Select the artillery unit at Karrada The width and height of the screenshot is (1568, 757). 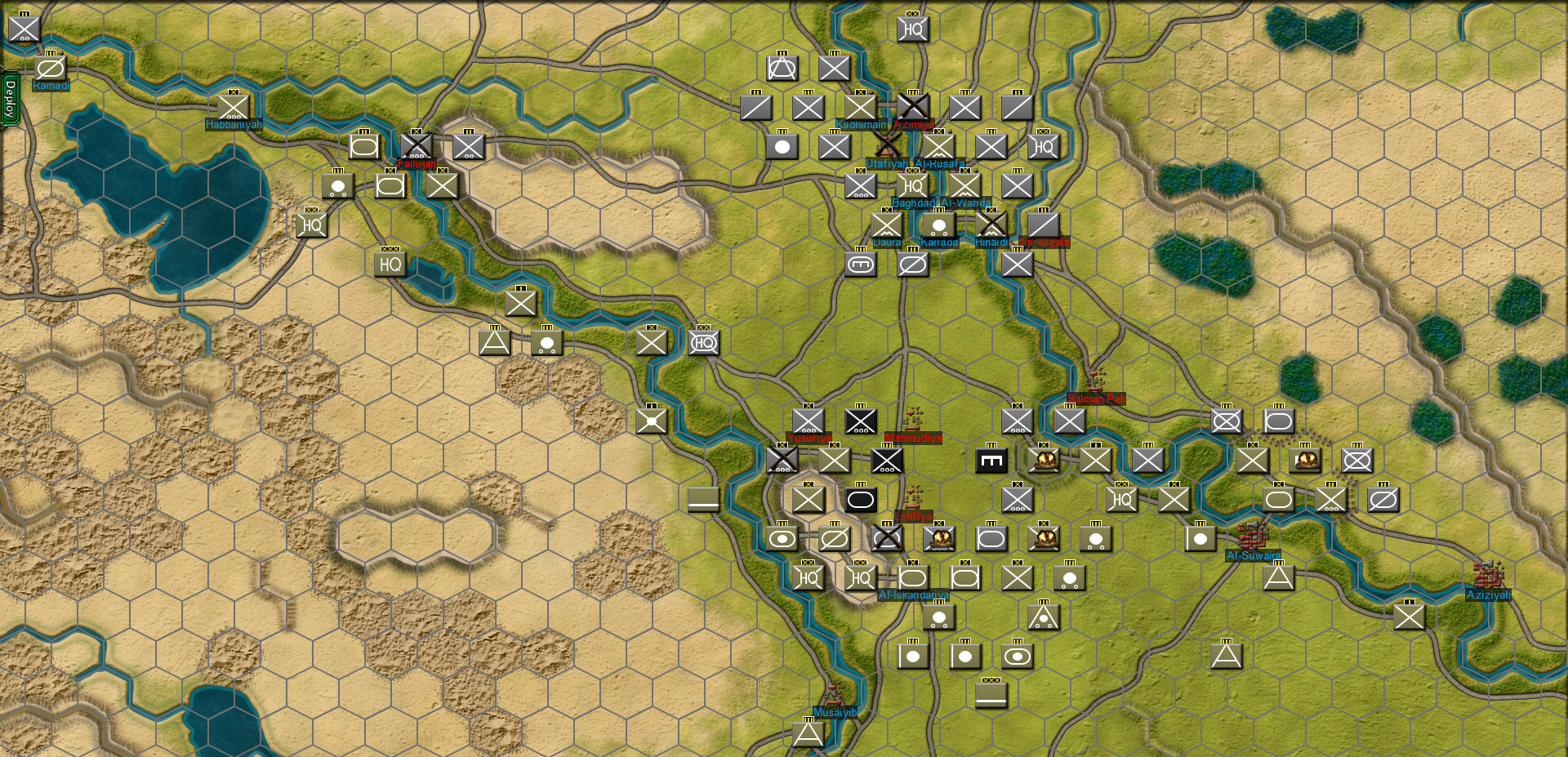(938, 225)
